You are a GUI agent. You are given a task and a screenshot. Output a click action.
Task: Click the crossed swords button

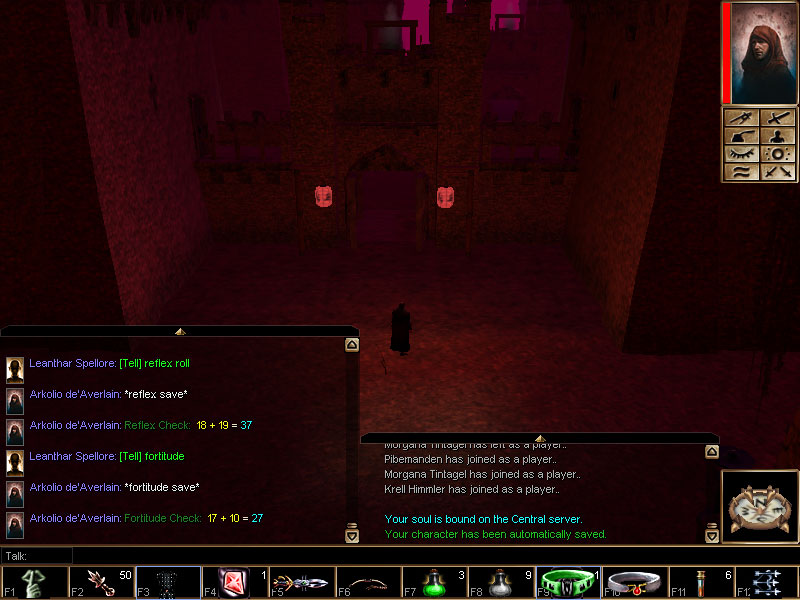point(776,172)
